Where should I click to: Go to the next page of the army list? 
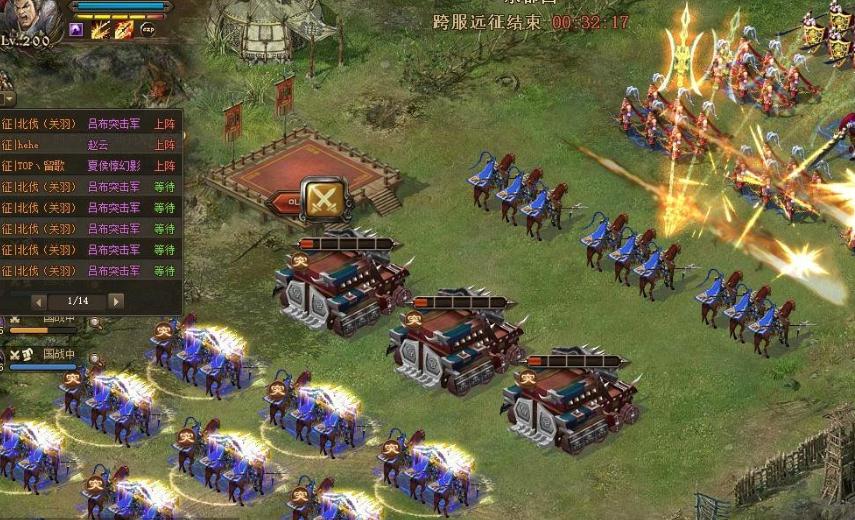[116, 301]
